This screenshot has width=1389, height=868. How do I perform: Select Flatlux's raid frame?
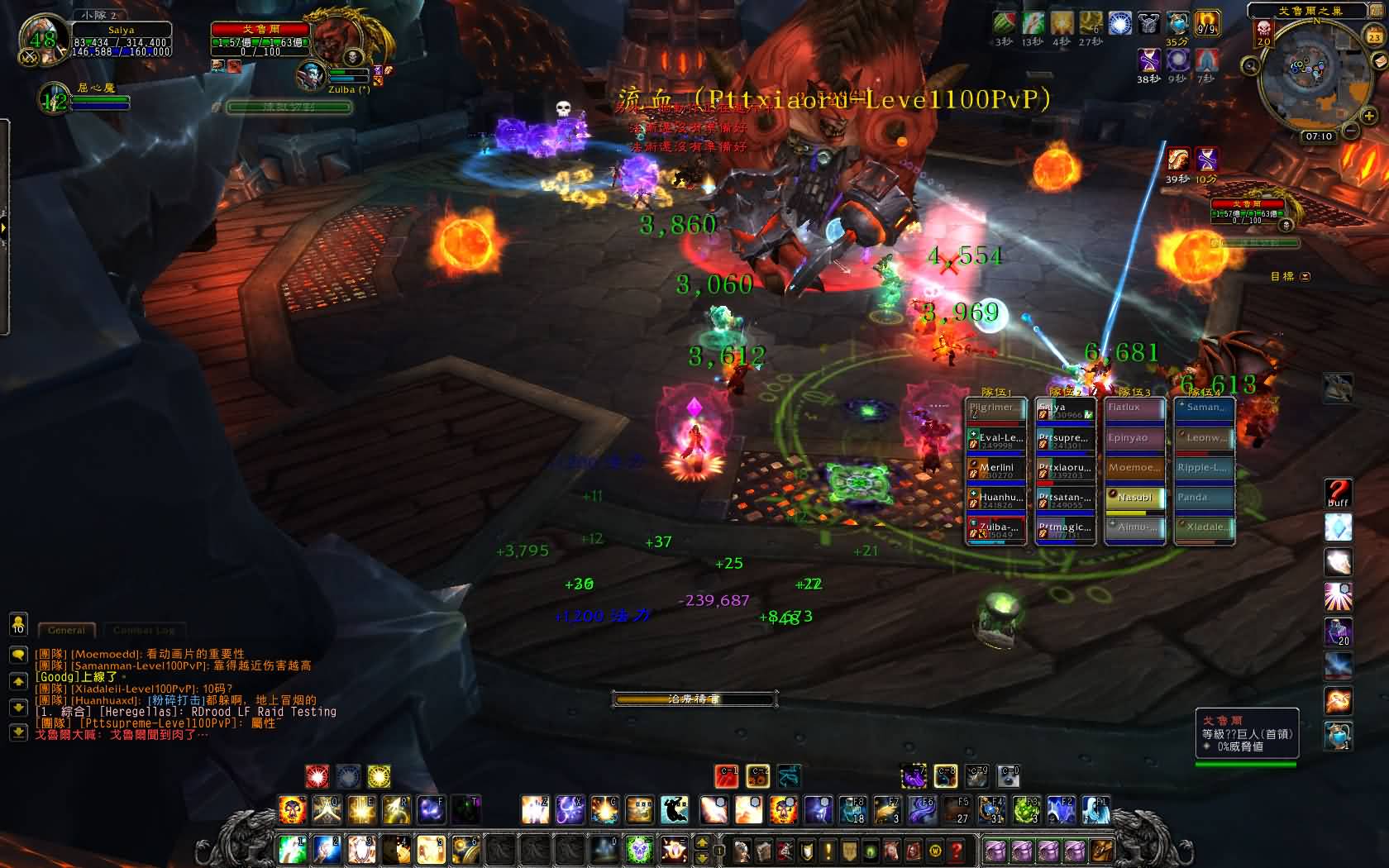click(1134, 408)
